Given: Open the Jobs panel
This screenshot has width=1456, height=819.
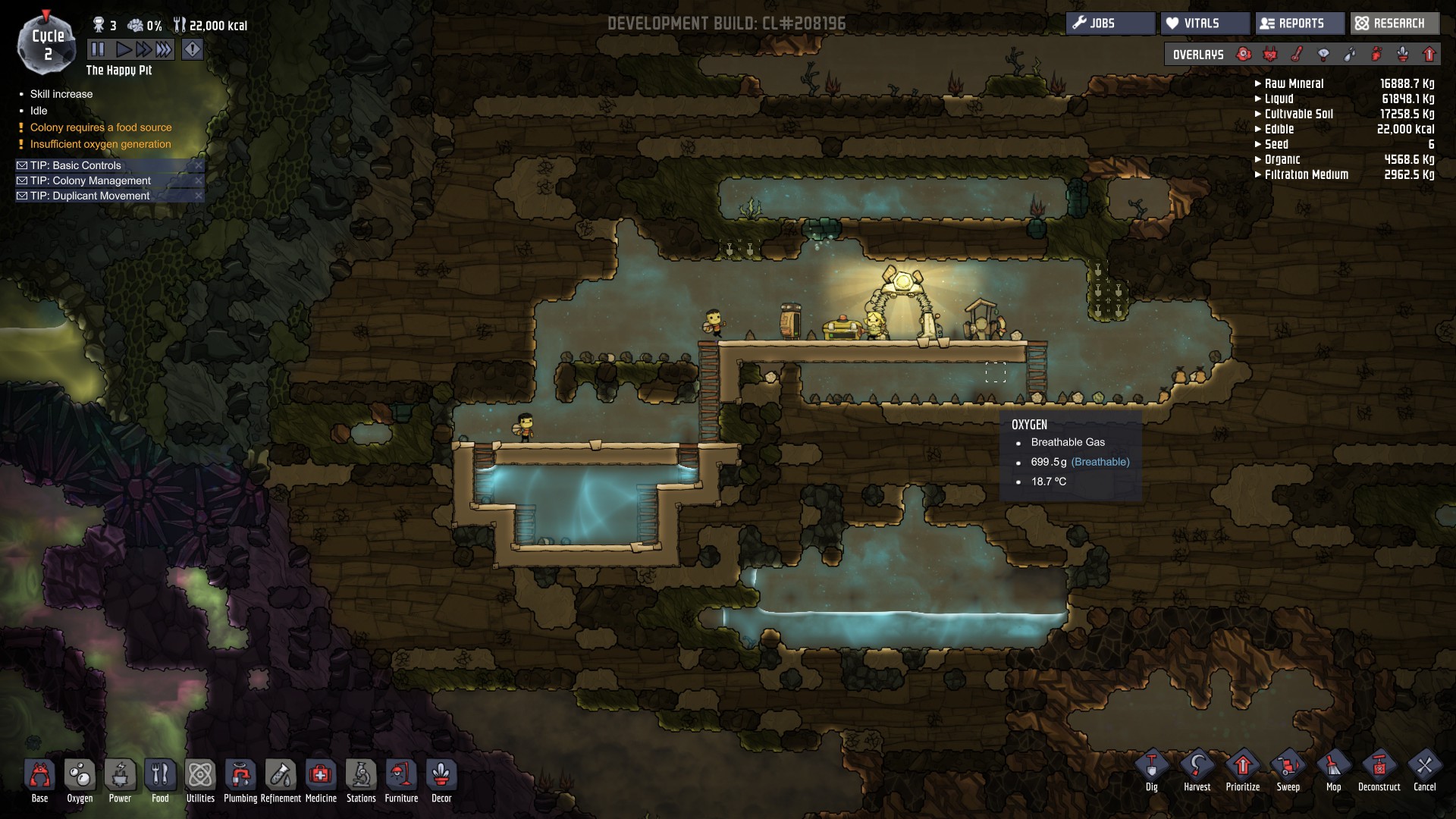Looking at the screenshot, I should pyautogui.click(x=1110, y=24).
